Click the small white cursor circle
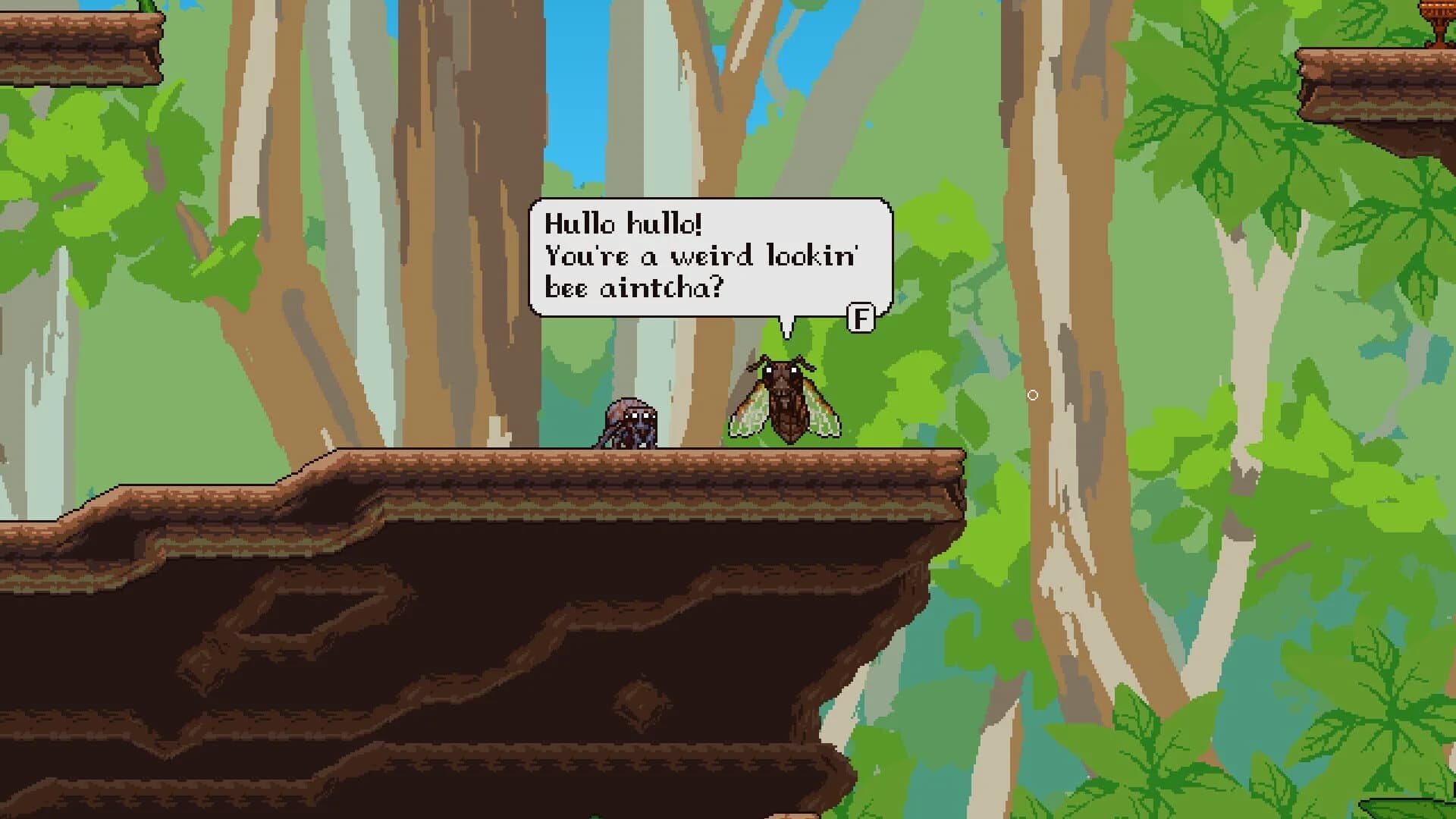The width and height of the screenshot is (1456, 819). 1034,394
